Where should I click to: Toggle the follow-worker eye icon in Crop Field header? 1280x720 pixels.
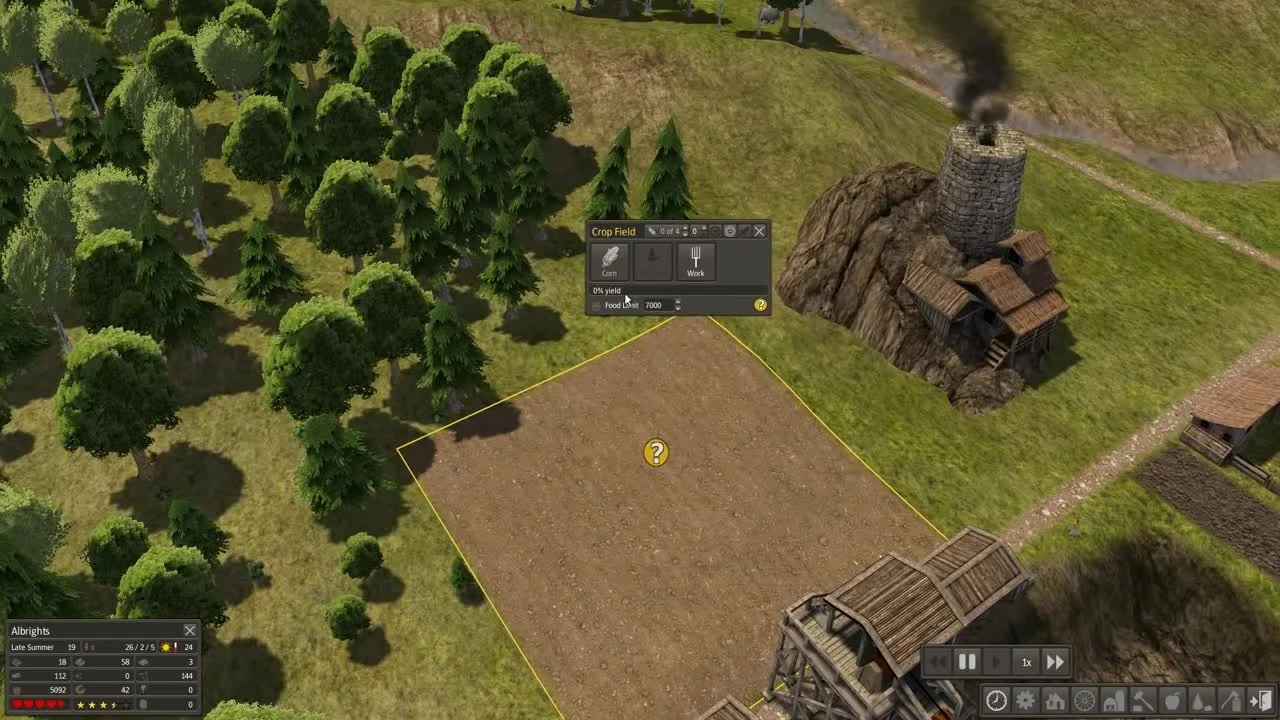(x=715, y=231)
